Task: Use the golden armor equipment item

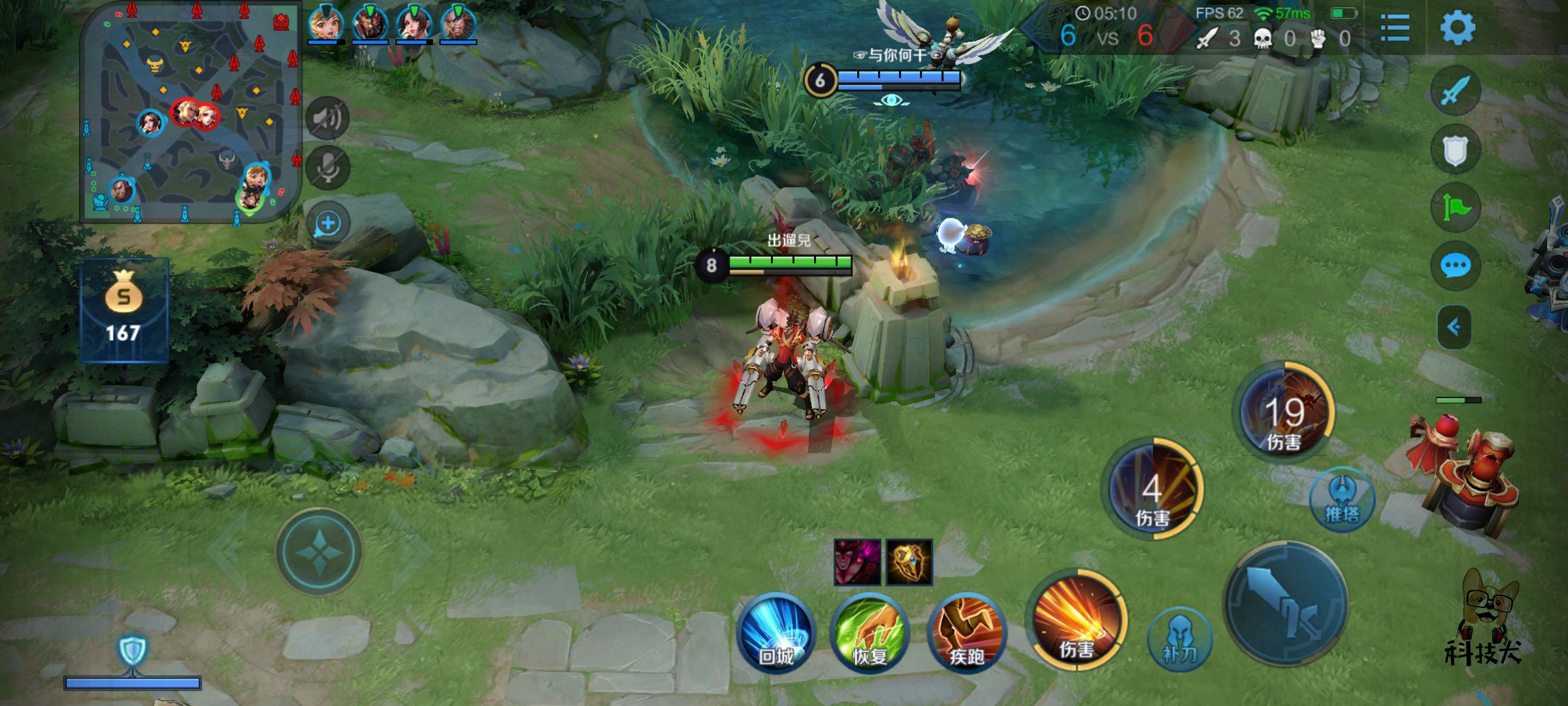Action: pyautogui.click(x=909, y=562)
